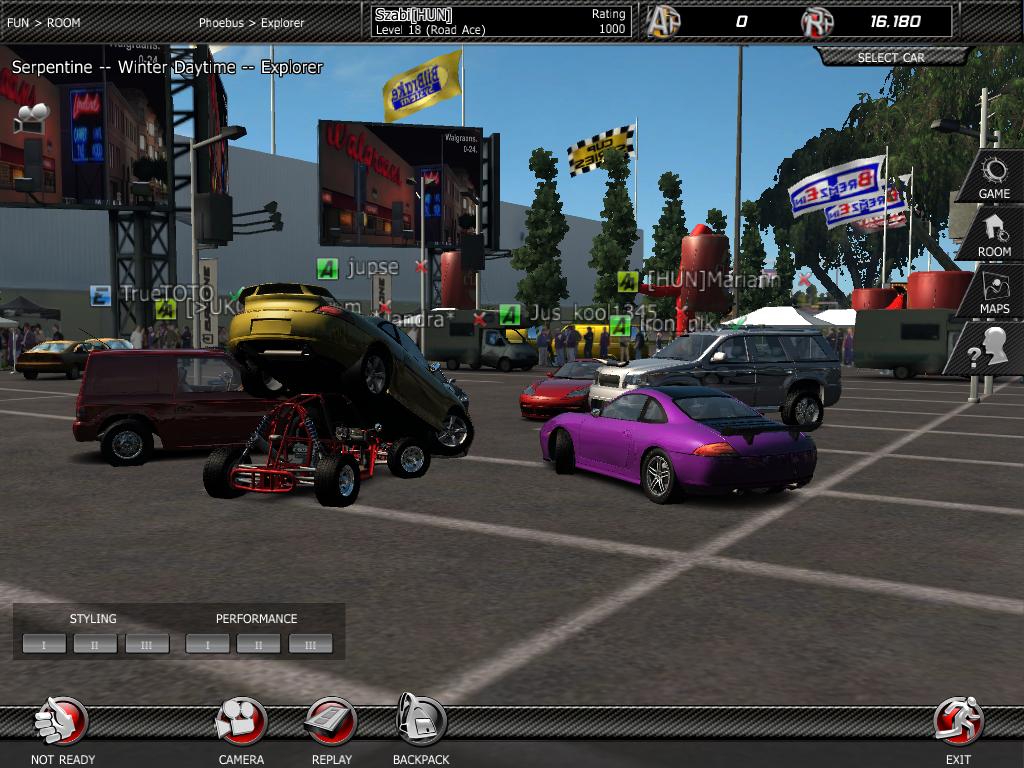
Task: Click the movie camera icon
Action: (32, 116)
